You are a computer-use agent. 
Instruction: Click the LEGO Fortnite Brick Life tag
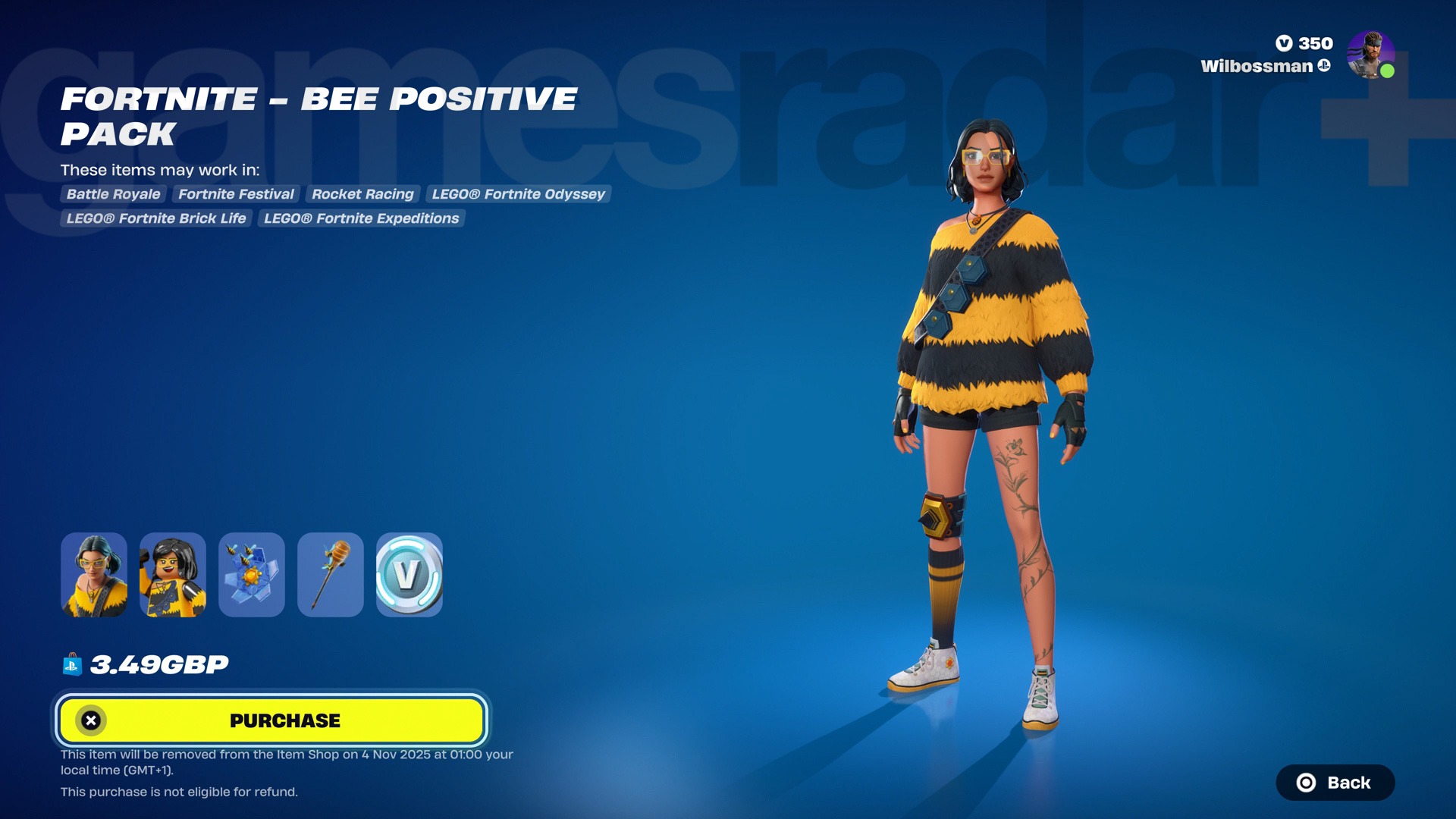pos(156,218)
